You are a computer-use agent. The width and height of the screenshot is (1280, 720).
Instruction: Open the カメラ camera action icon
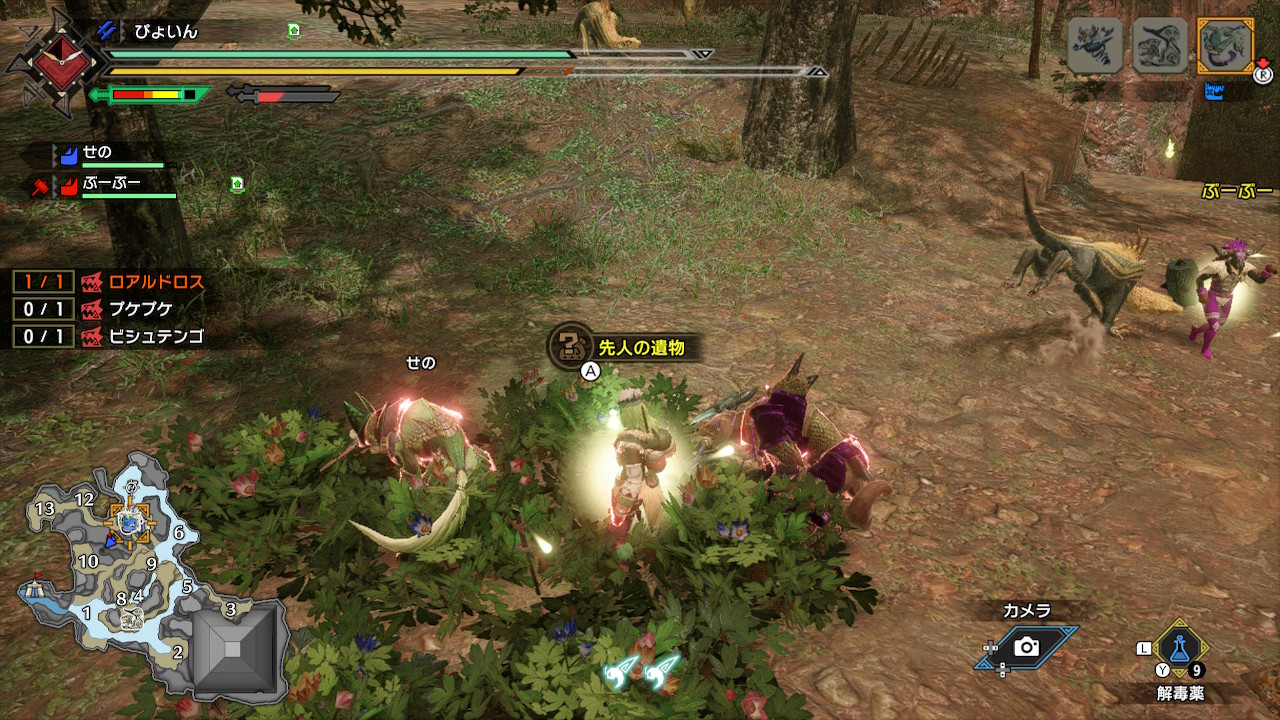tap(1027, 647)
